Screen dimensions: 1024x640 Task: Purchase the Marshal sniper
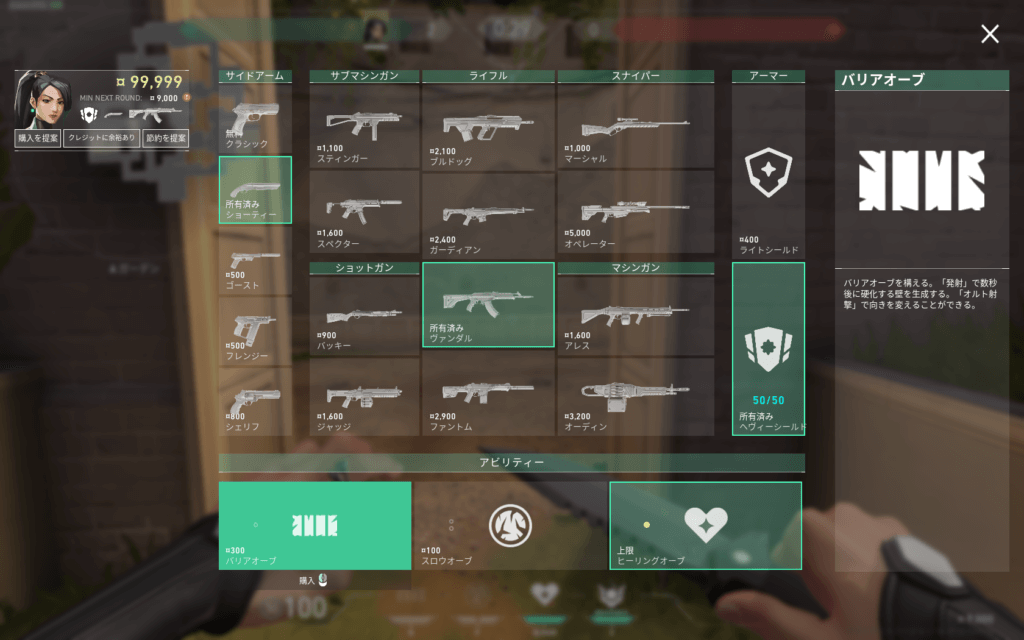[635, 126]
